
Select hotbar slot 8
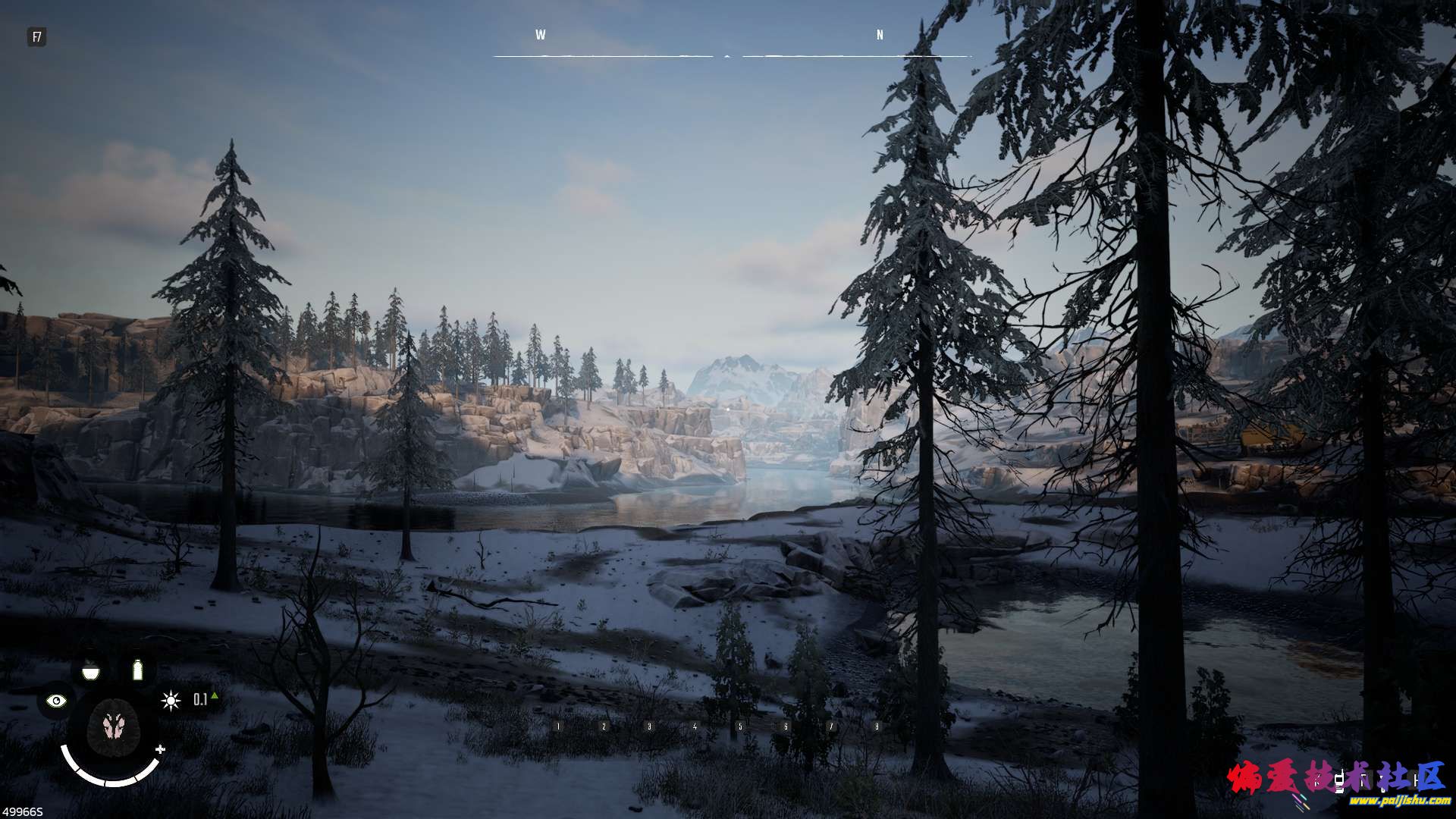click(877, 726)
